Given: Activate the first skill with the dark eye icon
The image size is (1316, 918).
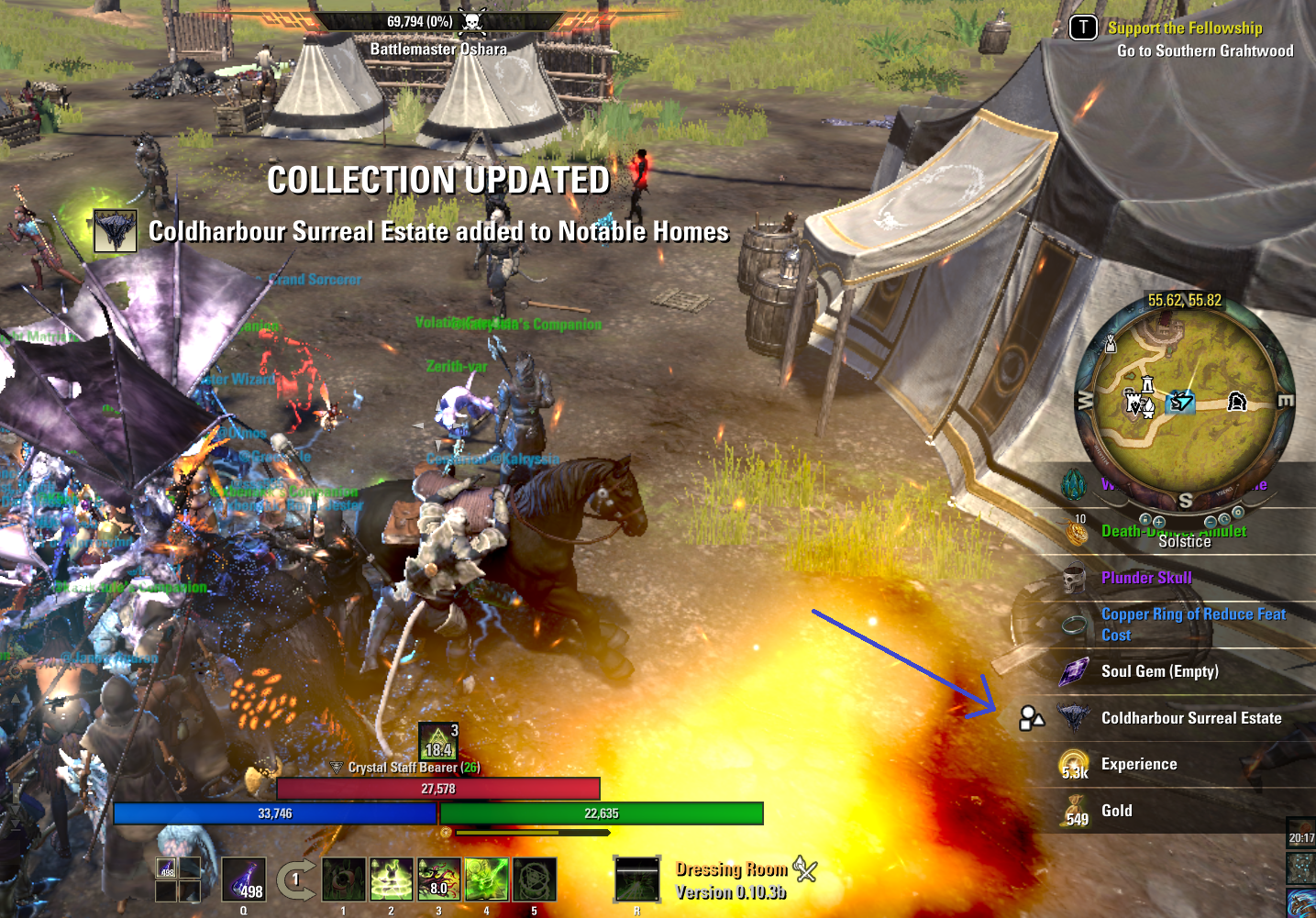Looking at the screenshot, I should (x=344, y=879).
